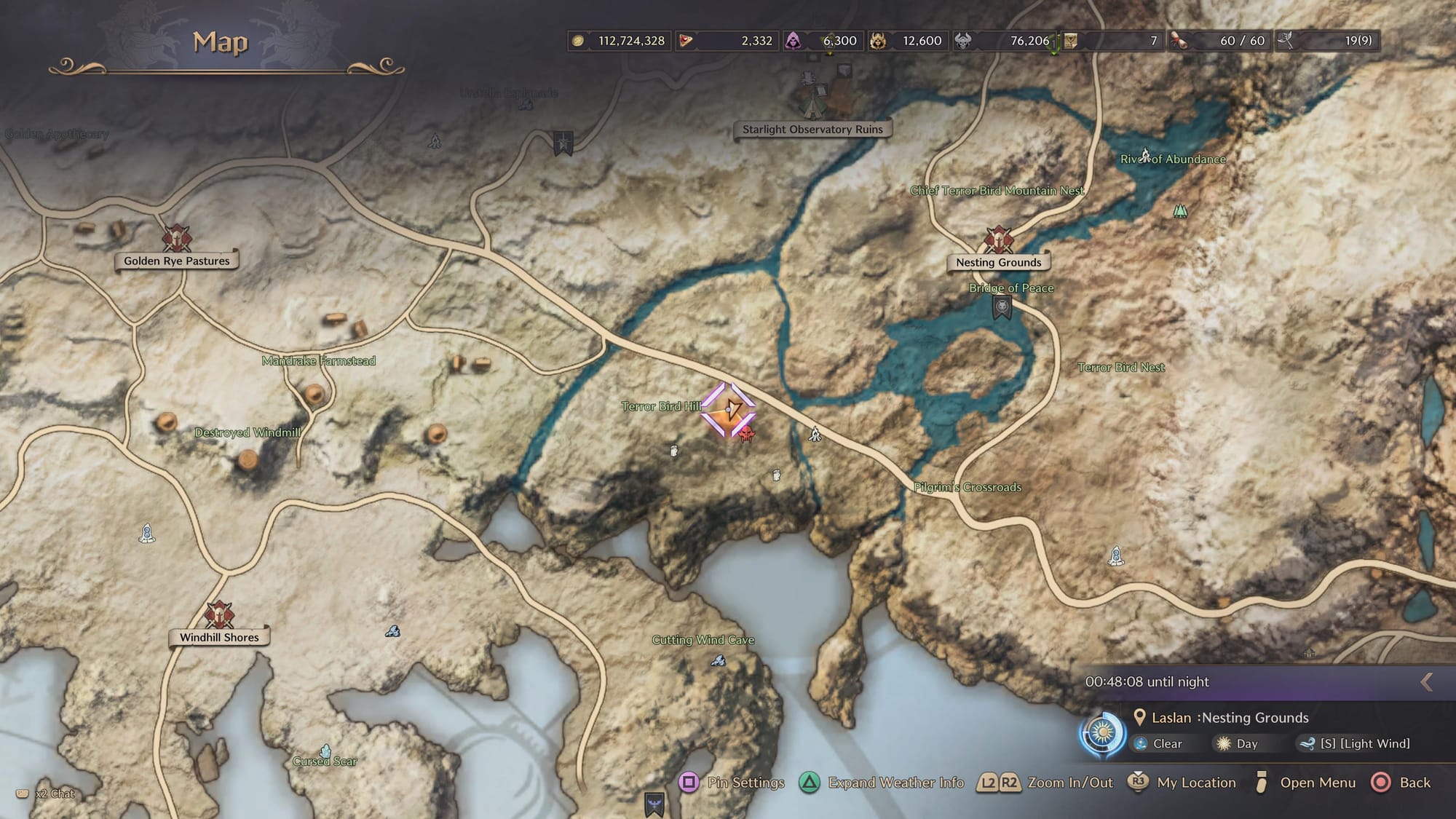Click the Mandrake Farmstead location label
This screenshot has width=1456, height=819.
coord(318,361)
